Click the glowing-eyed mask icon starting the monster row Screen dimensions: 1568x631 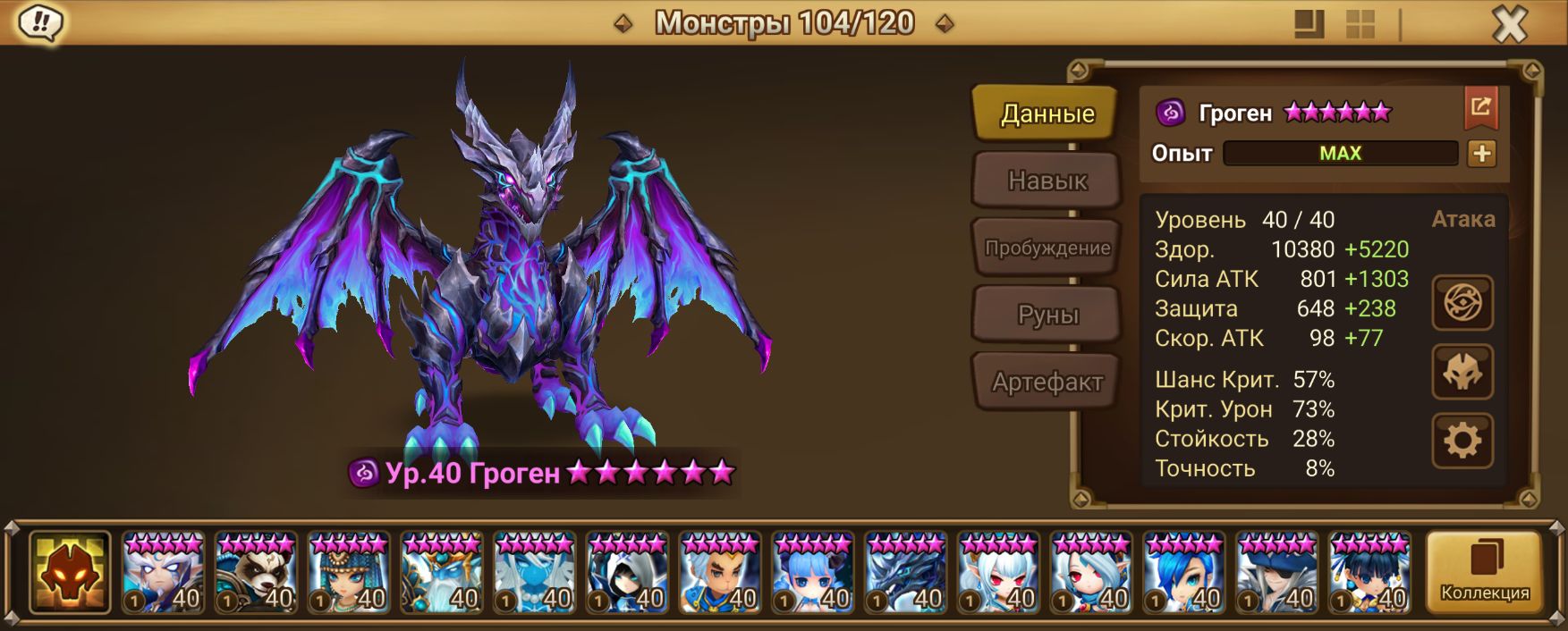[70, 572]
